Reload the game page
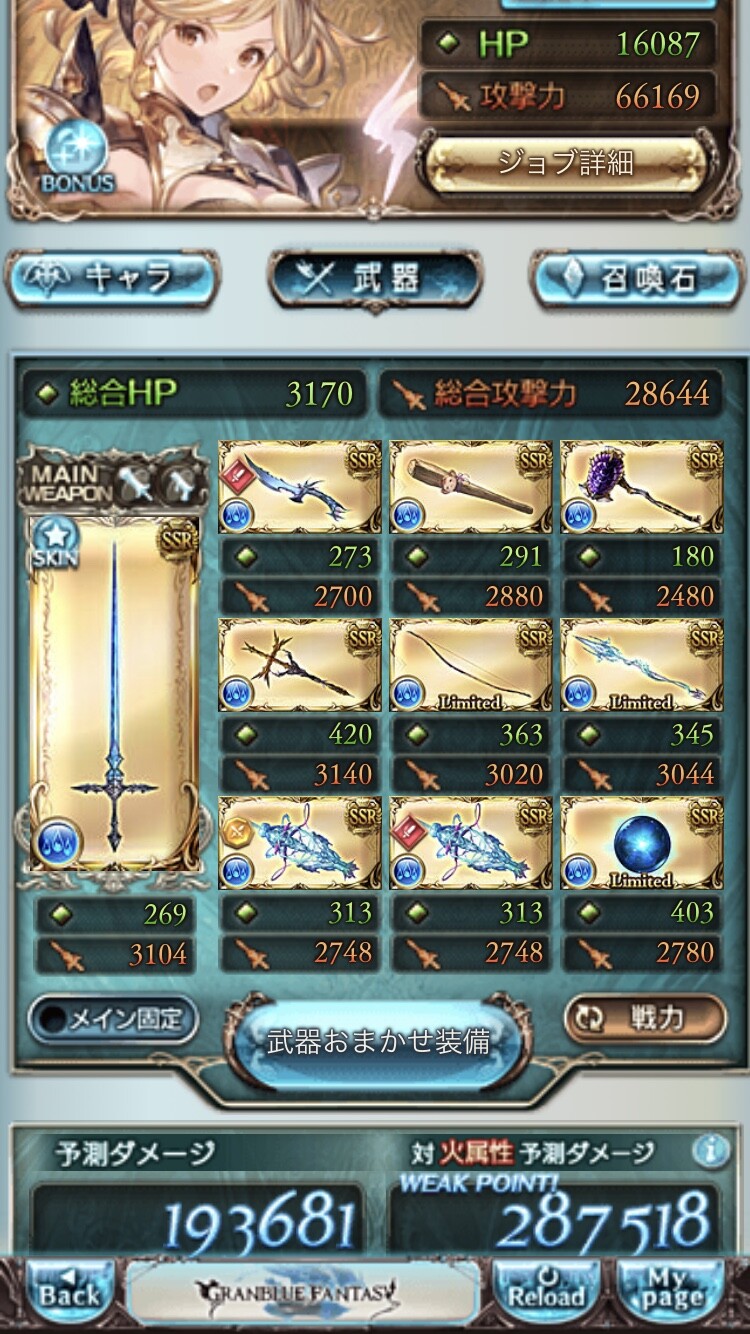Screen dimensions: 750x1334 [x=546, y=1293]
